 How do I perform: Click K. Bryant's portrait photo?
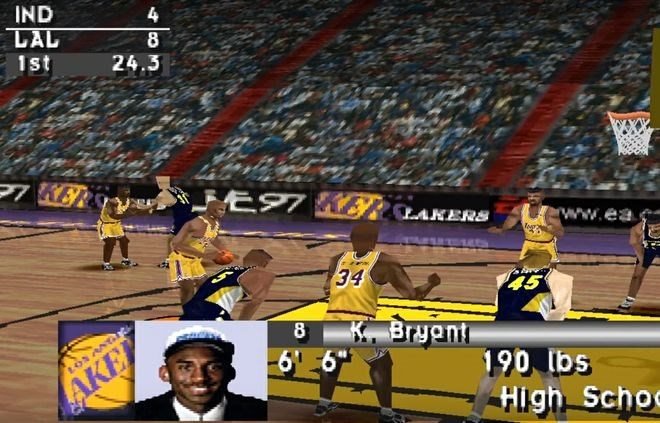point(200,370)
